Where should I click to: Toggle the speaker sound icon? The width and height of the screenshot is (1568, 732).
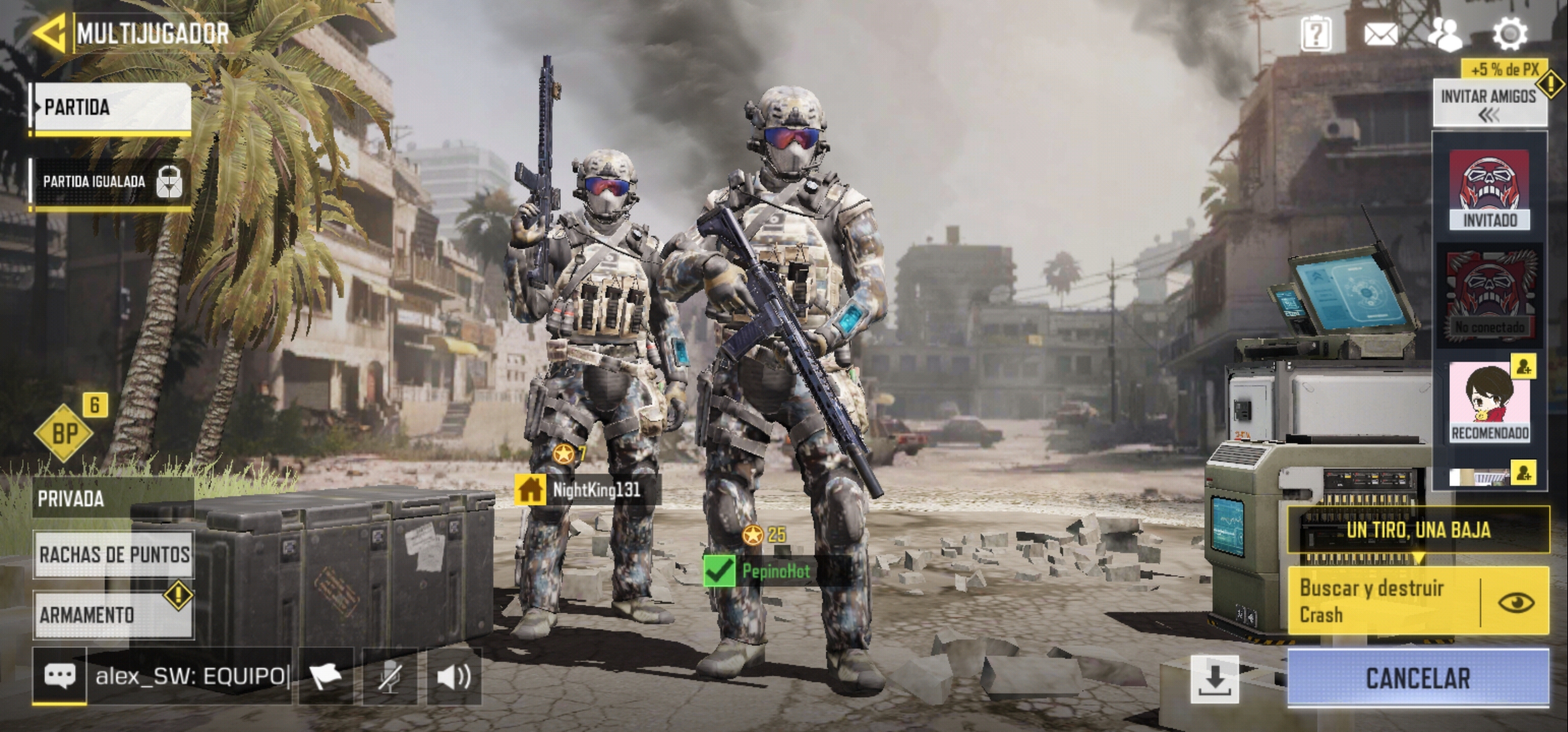click(454, 676)
